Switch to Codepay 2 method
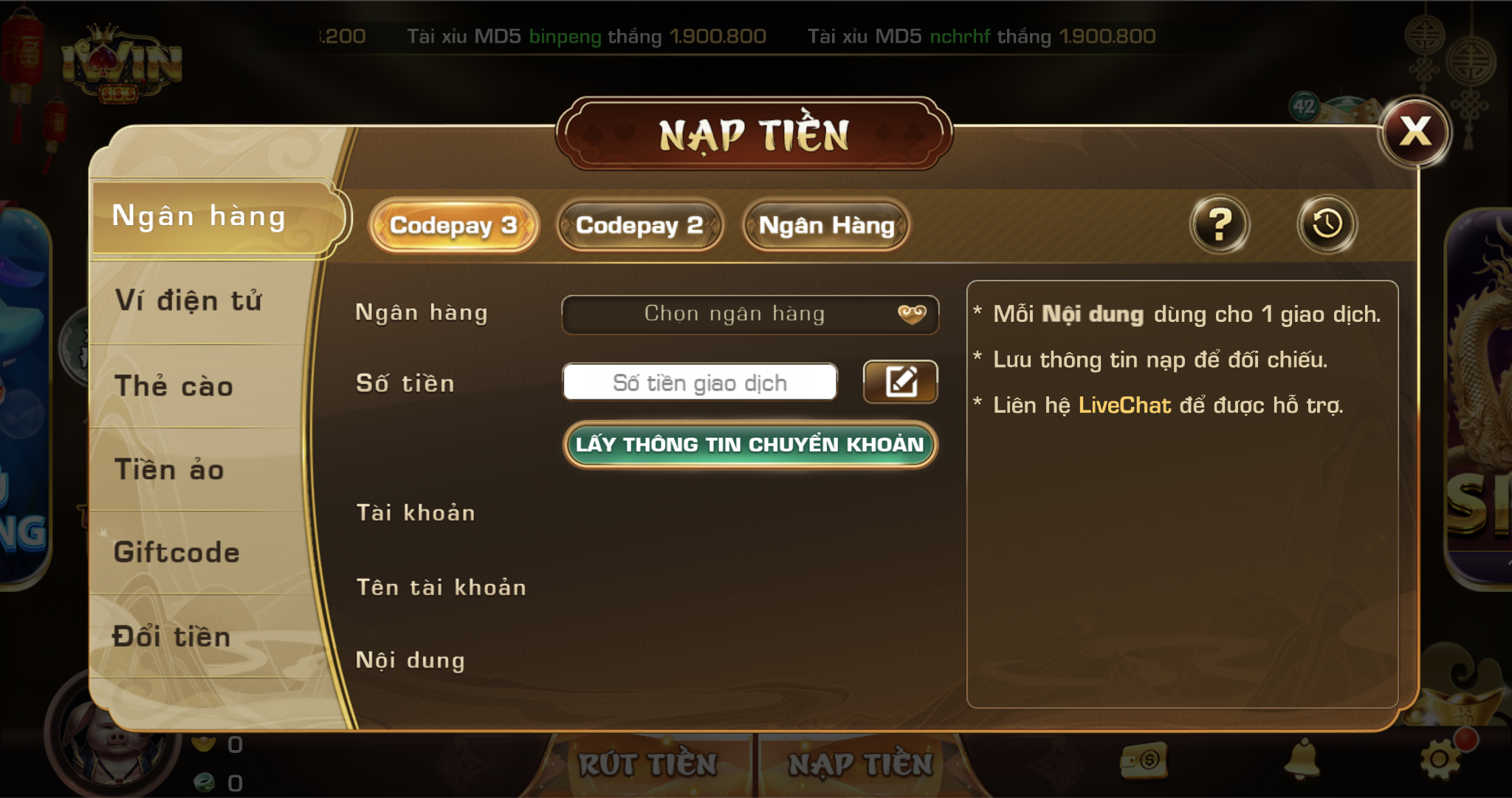1512x798 pixels. [x=639, y=225]
